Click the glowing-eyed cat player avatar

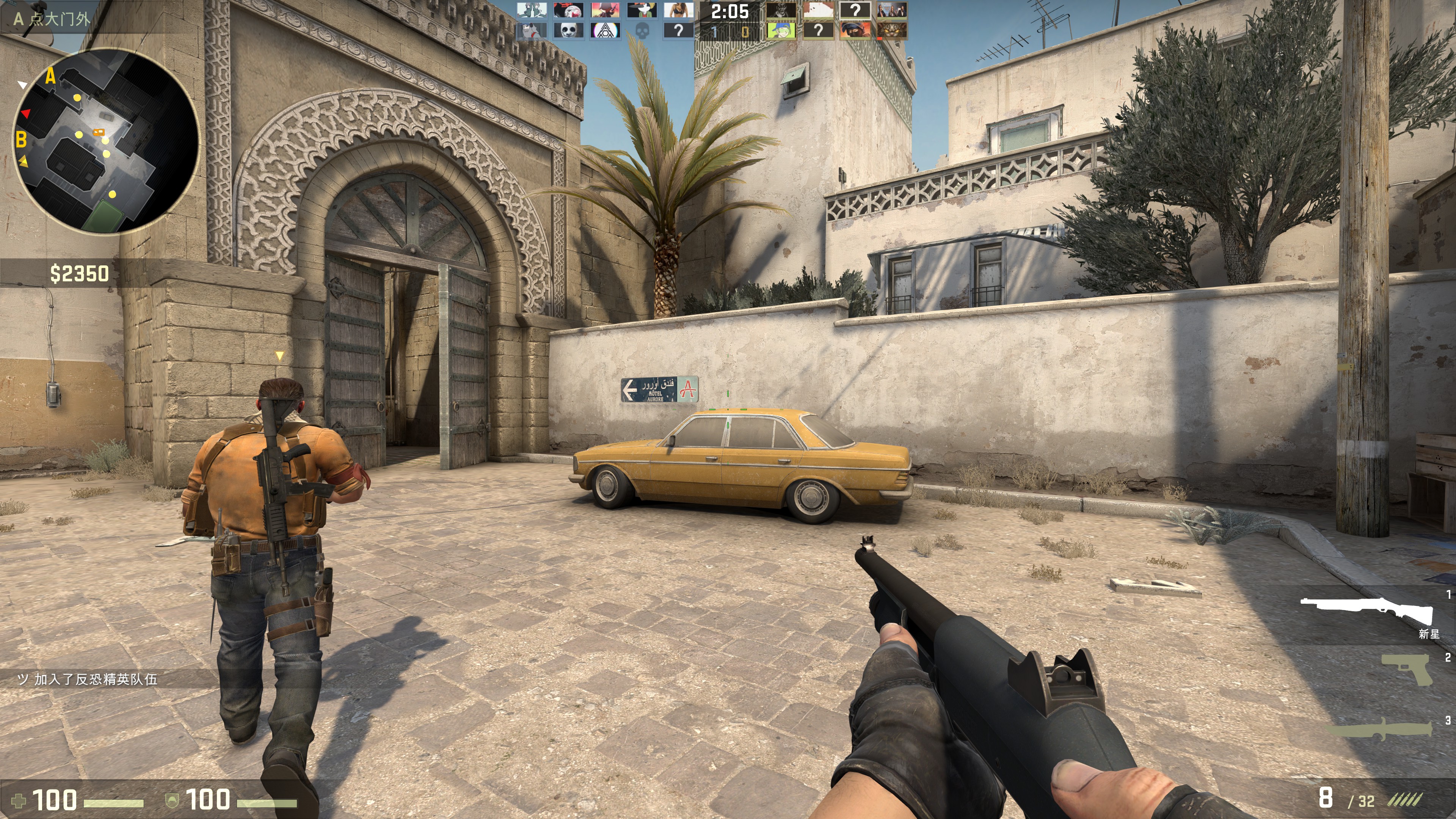(x=892, y=30)
